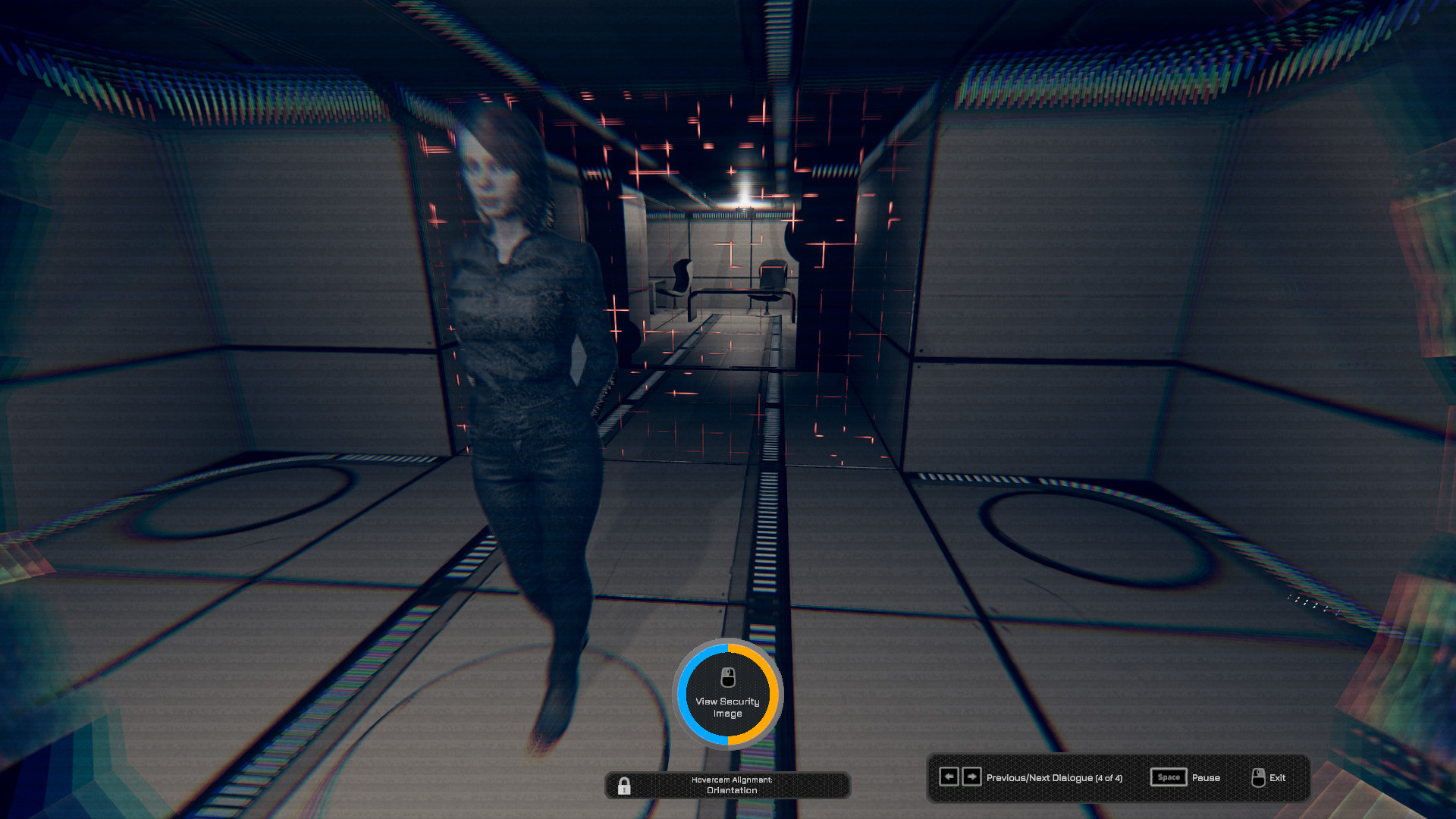Open the Previous/Next Dialogue control panel
This screenshot has height=819, width=1456.
(x=1054, y=777)
